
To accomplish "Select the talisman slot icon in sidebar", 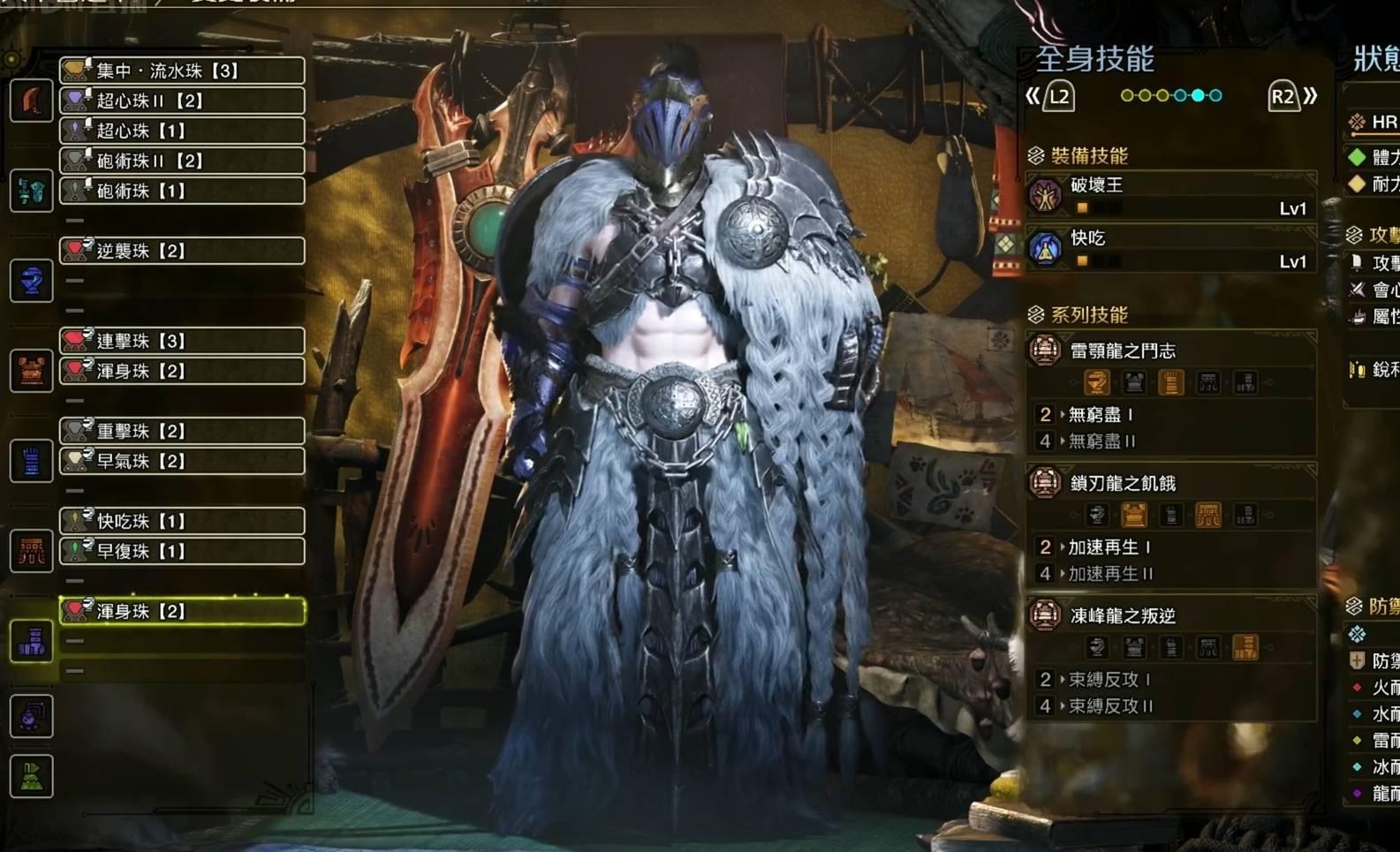I will [x=31, y=716].
